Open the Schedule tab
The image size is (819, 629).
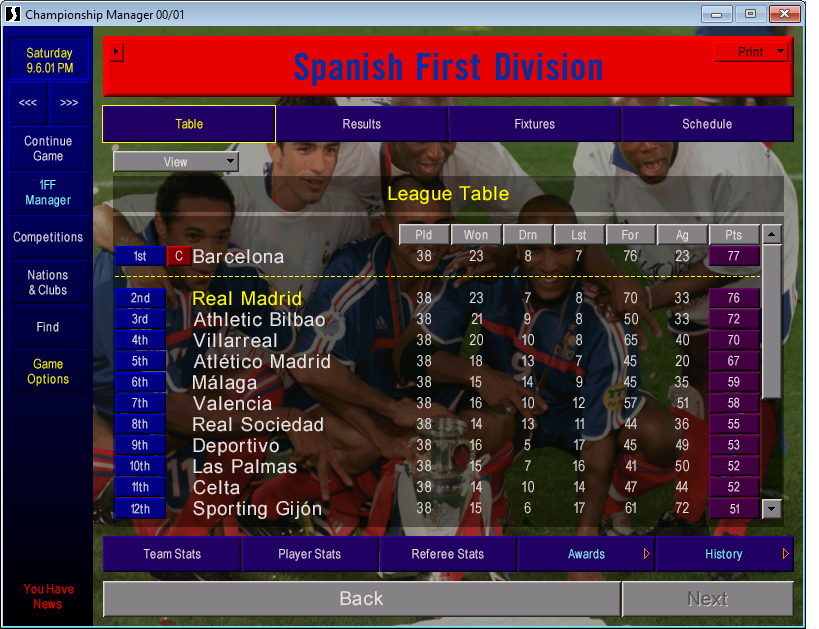tap(707, 124)
